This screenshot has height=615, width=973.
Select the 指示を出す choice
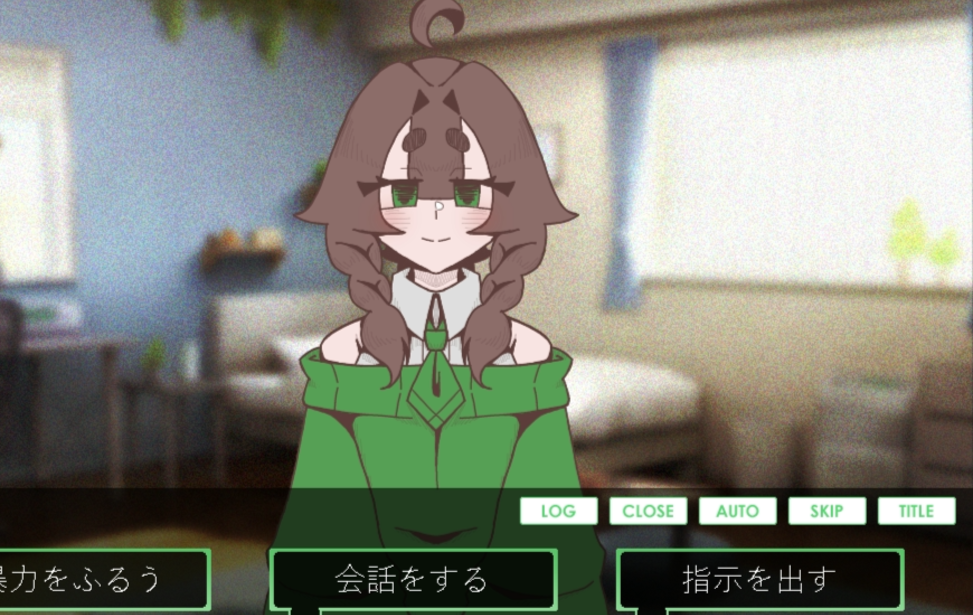tap(759, 579)
